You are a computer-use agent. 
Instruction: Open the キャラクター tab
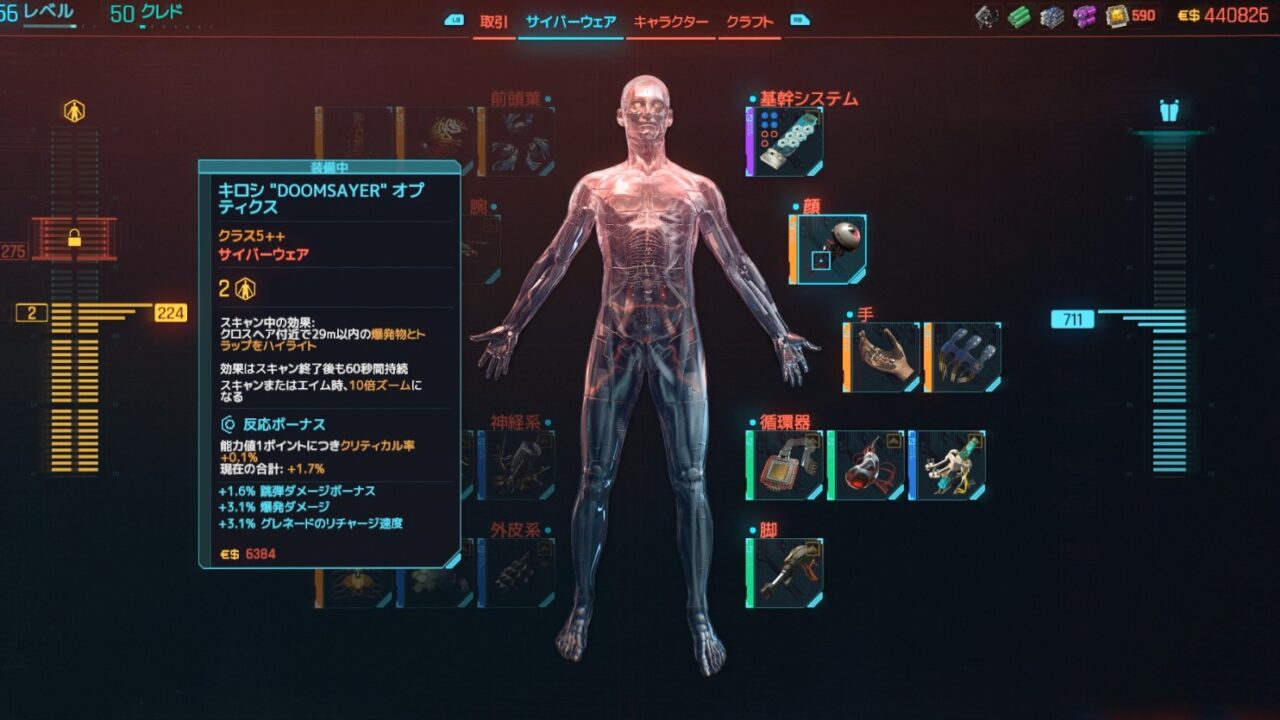[x=670, y=22]
